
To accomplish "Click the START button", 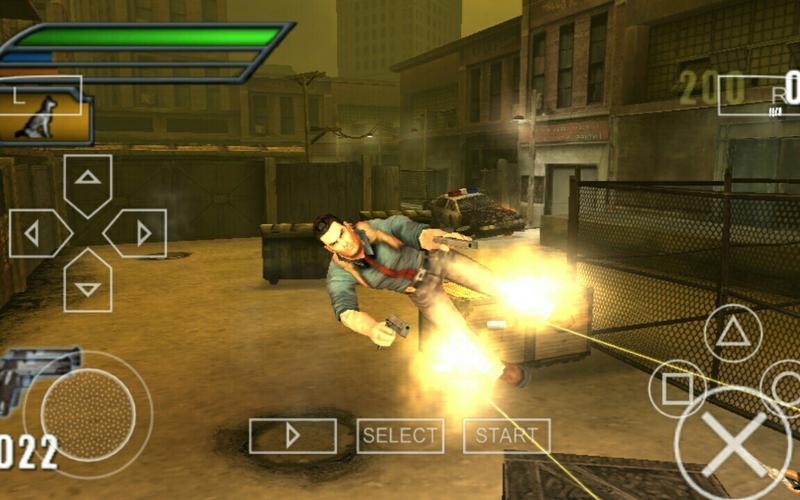I will [x=506, y=436].
